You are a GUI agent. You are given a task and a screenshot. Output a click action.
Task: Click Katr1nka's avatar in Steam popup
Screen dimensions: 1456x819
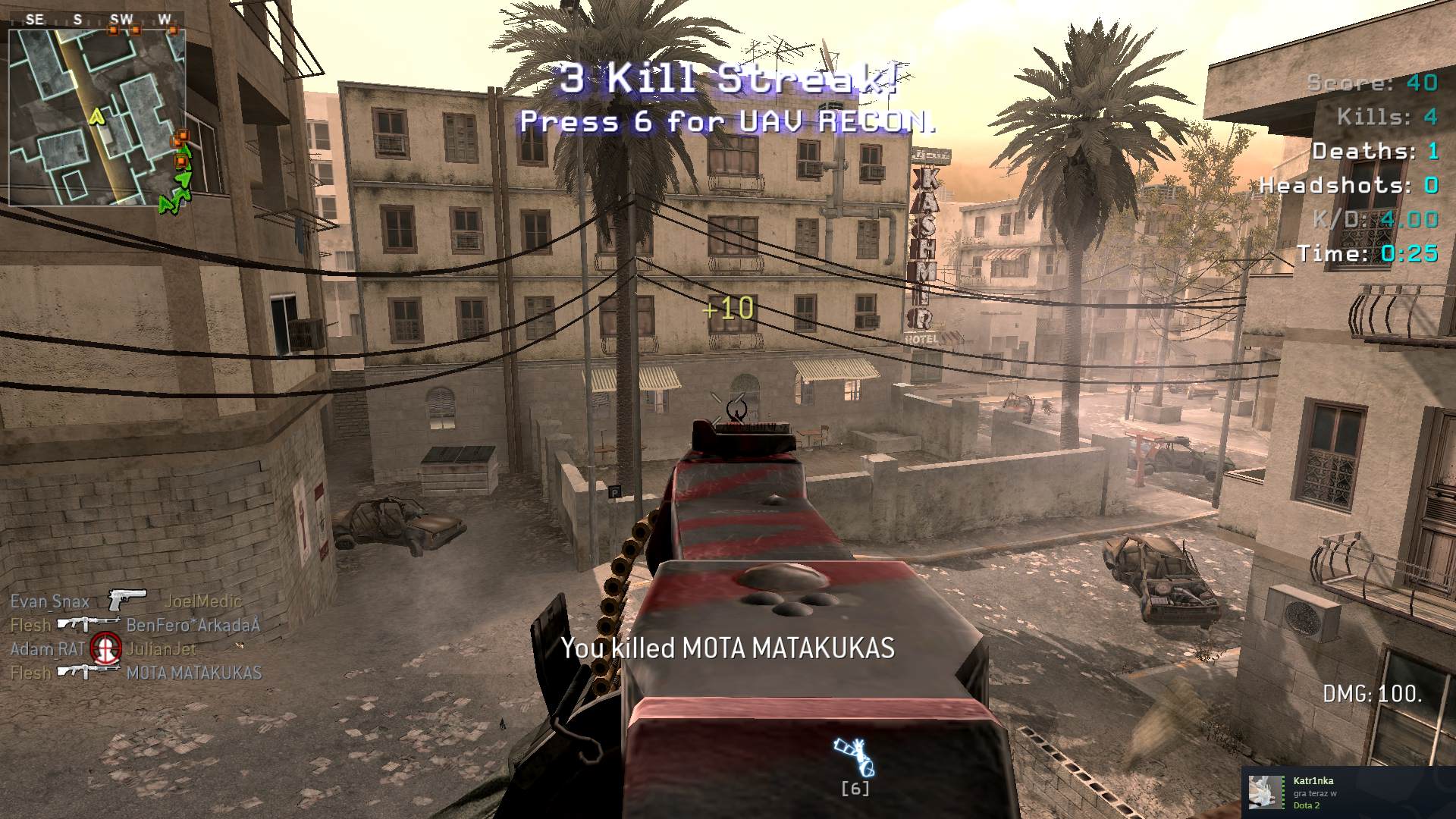click(x=1266, y=792)
